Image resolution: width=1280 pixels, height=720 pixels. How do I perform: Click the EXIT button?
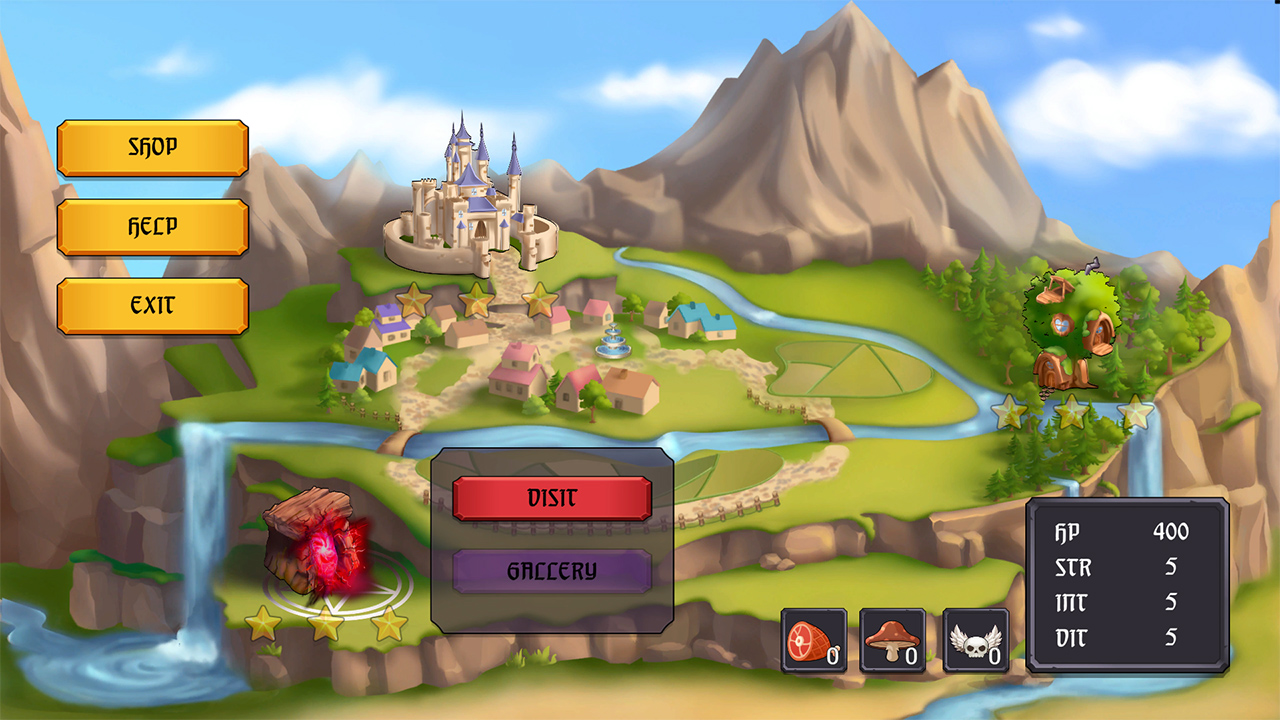click(x=151, y=307)
